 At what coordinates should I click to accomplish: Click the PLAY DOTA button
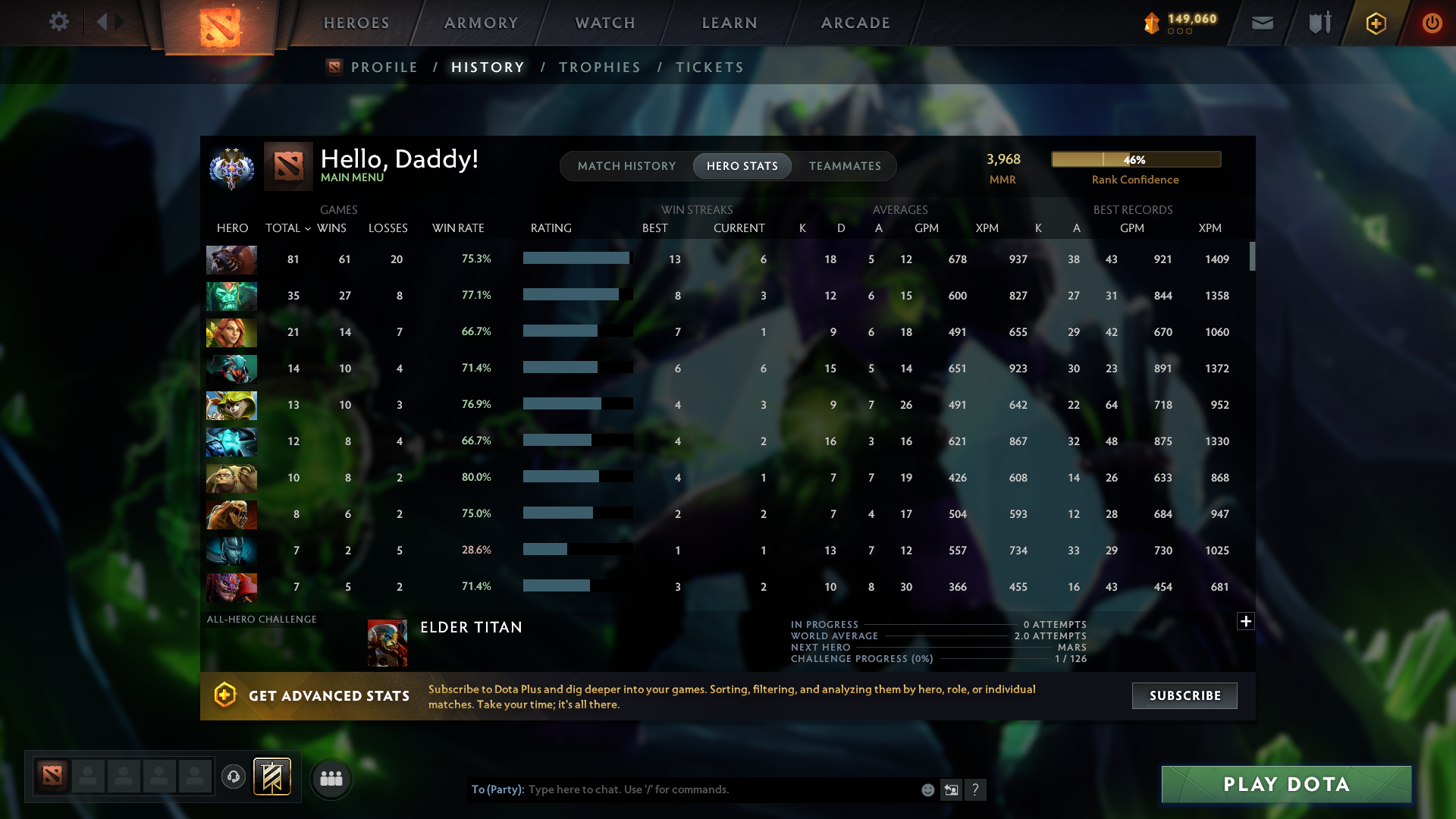click(1286, 784)
